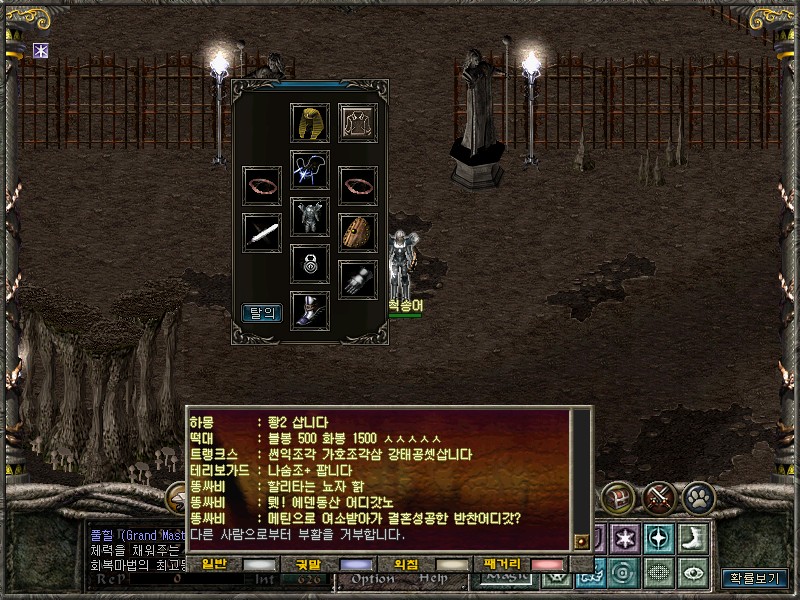Activate the eye skill icon
The height and width of the screenshot is (600, 800).
tap(692, 572)
